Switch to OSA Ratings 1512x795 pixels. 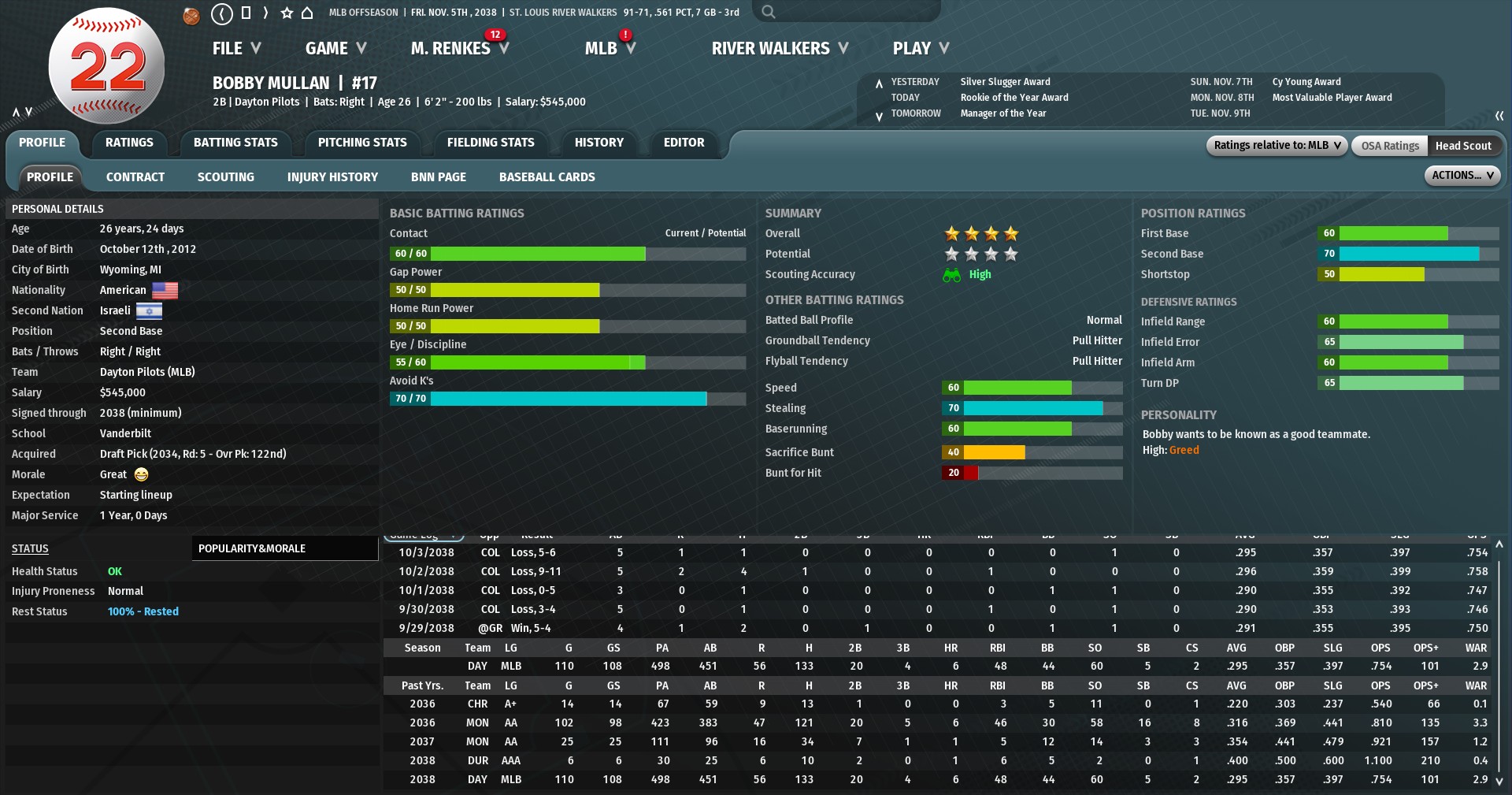(x=1389, y=146)
